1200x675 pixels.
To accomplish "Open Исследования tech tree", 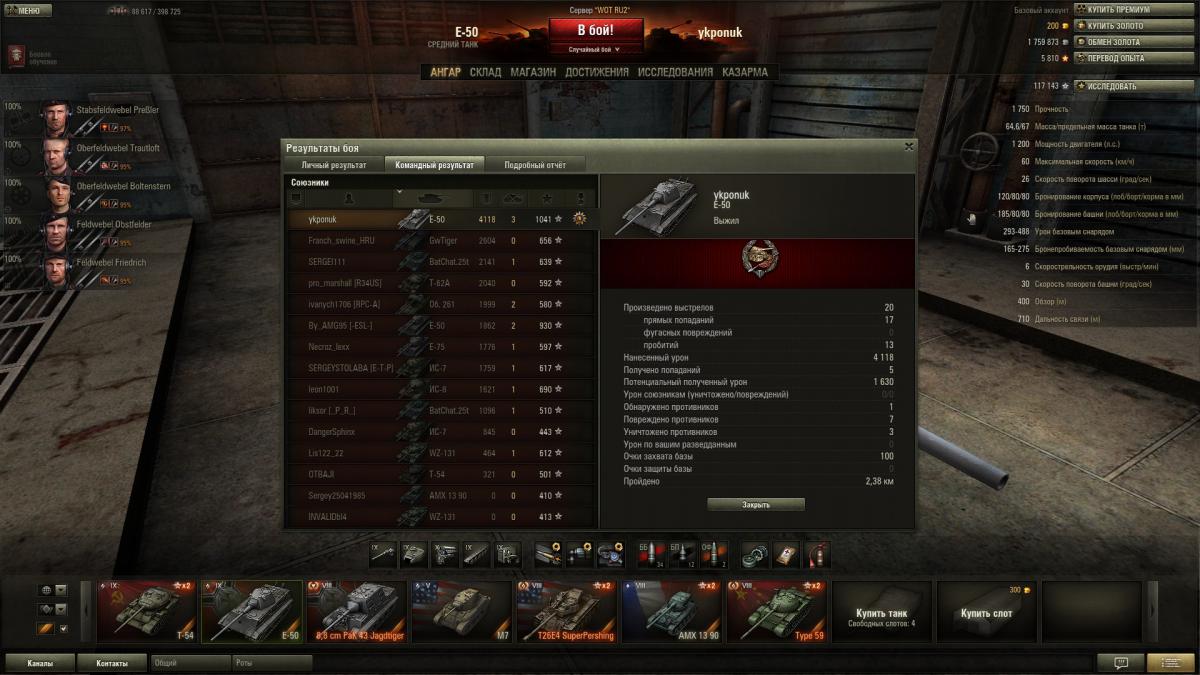I will (x=675, y=72).
